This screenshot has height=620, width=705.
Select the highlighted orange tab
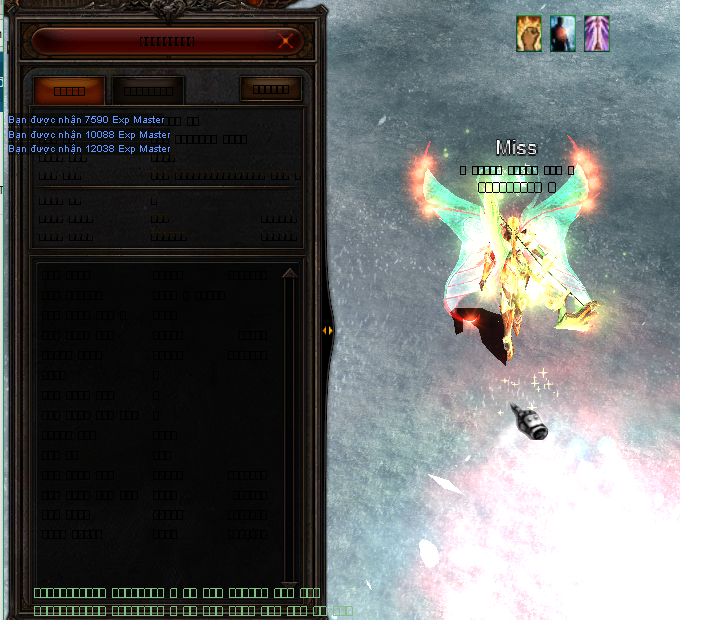point(69,90)
